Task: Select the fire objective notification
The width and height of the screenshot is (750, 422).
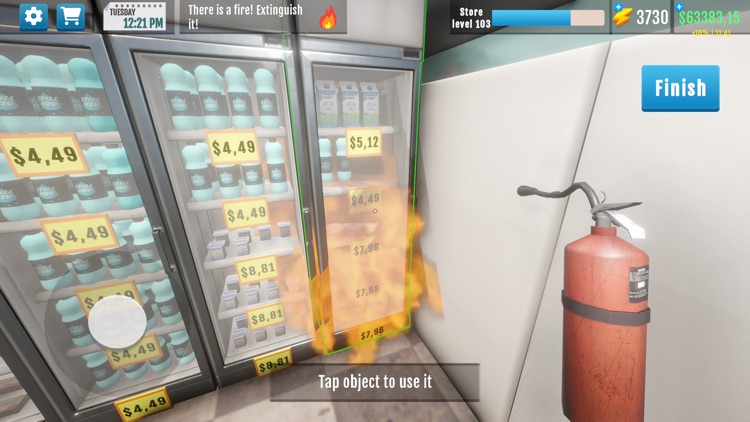Action: coord(263,17)
